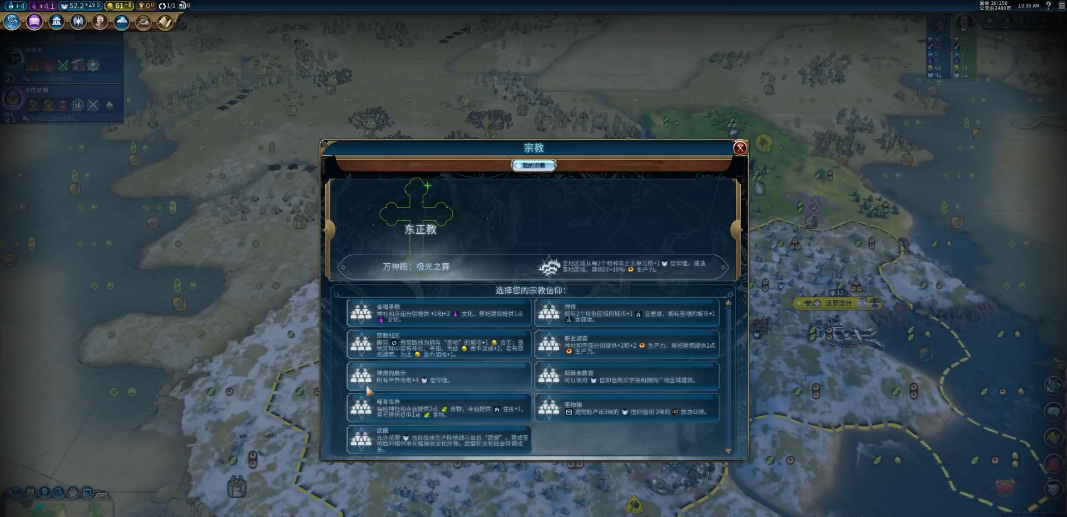1067x517 pixels.
Task: Close the religion panel with the red X
Action: [740, 148]
